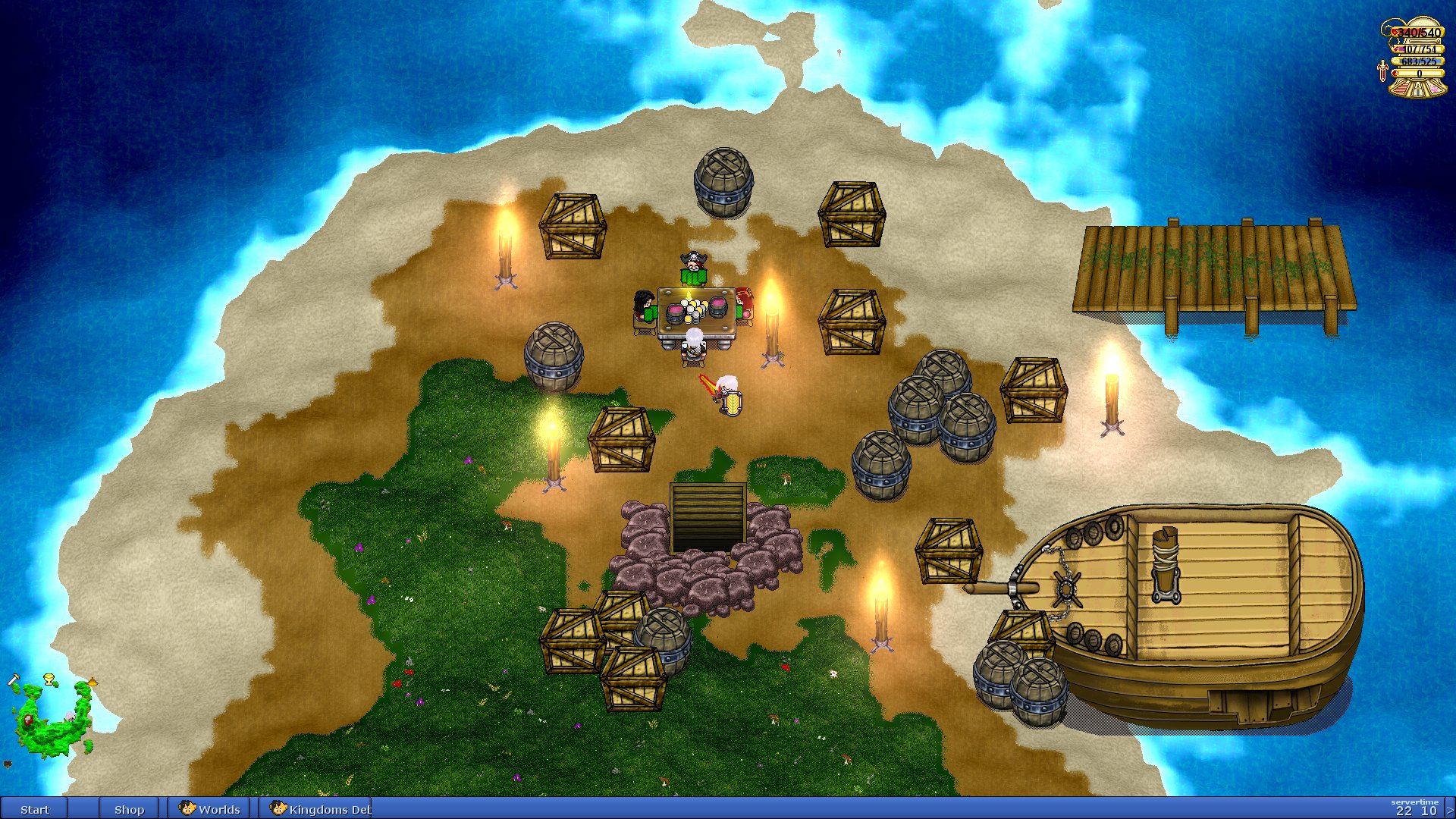This screenshot has height=819, width=1456.
Task: Click the red sword icon beside the stats panel
Action: (1382, 71)
